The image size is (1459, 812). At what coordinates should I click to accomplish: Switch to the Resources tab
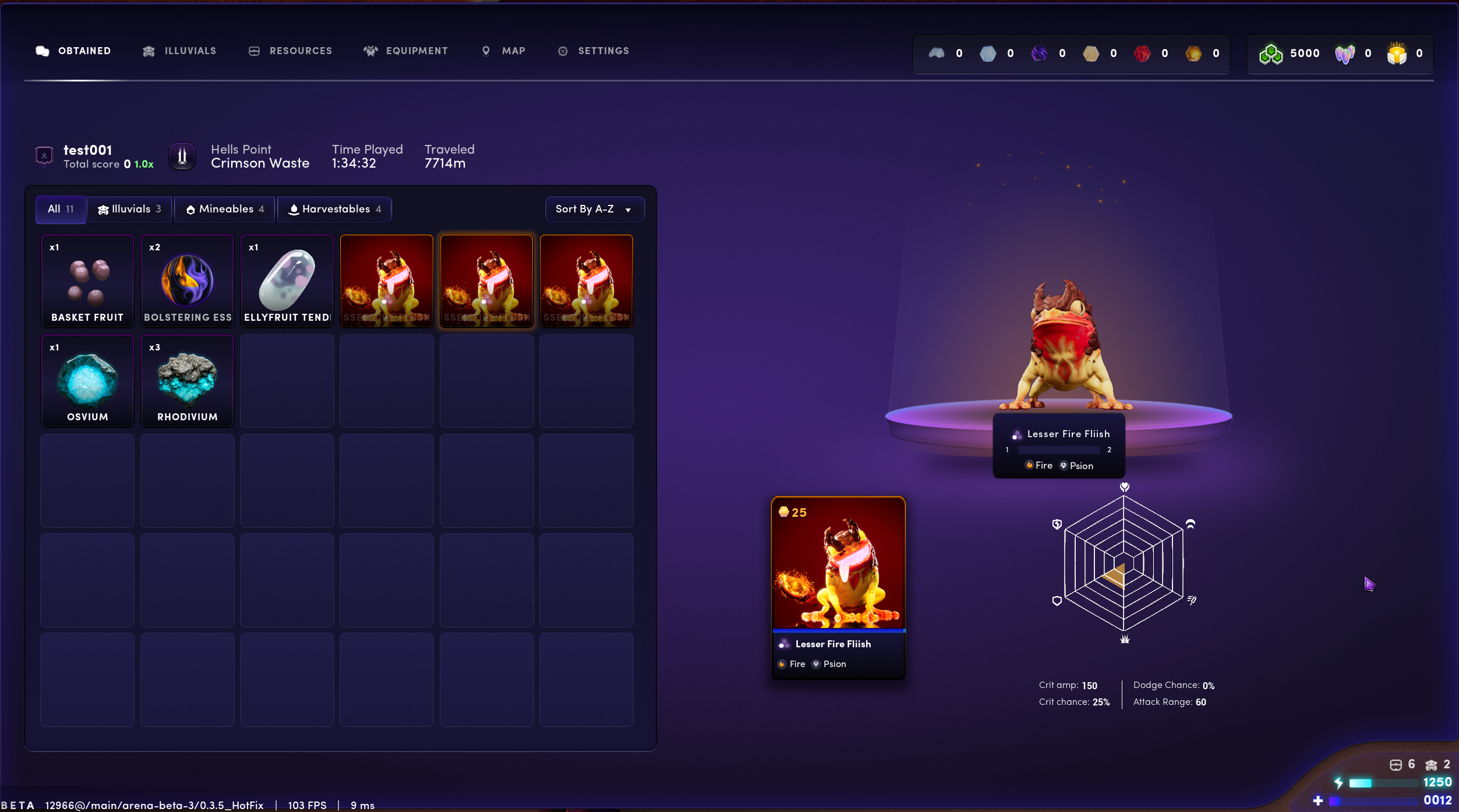(x=290, y=51)
